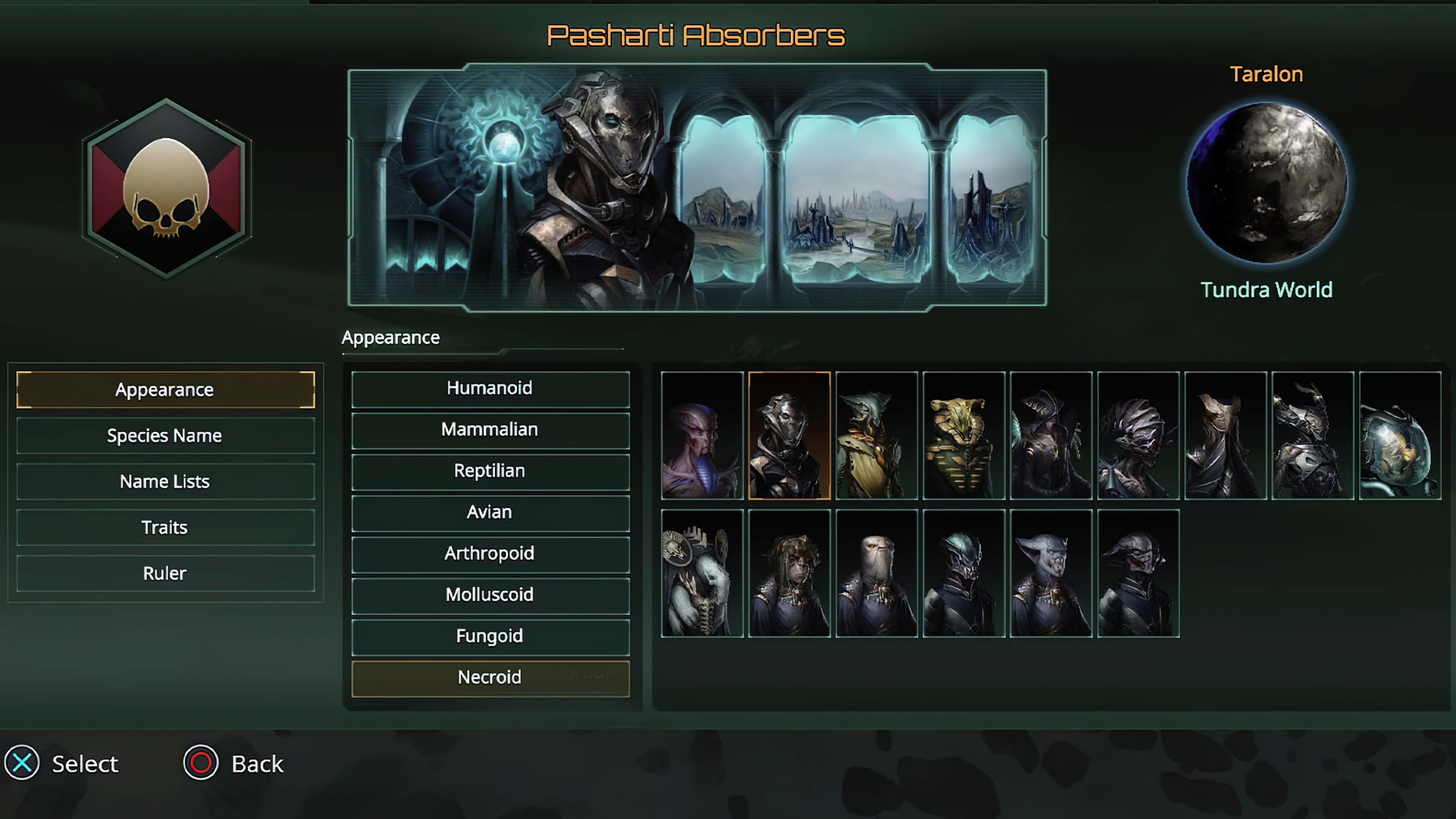Viewport: 1456px width, 819px height.
Task: Switch to the Mammalian category
Action: pyautogui.click(x=490, y=430)
